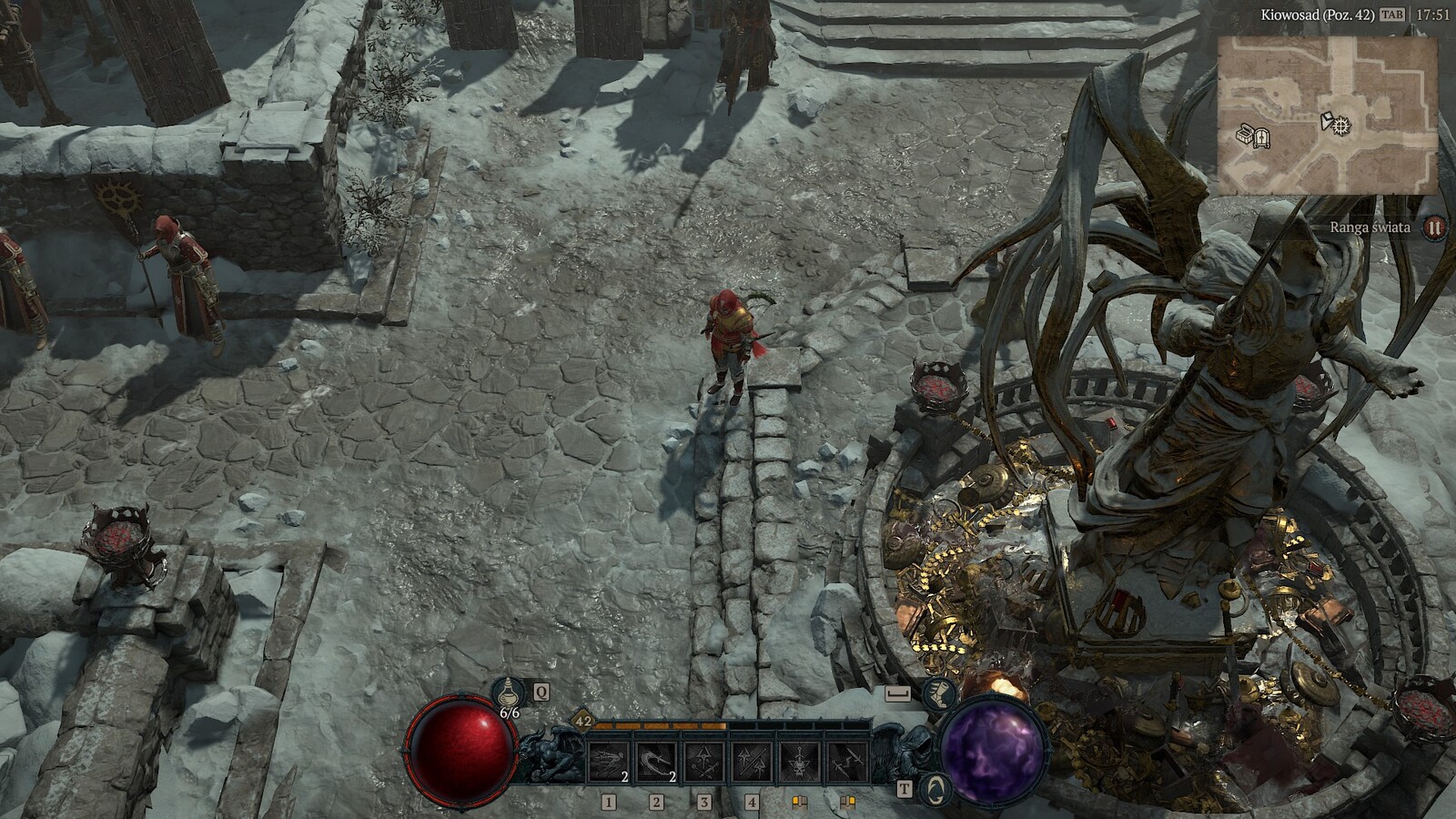
Task: Open the emote wheel icon beside the T key
Action: (935, 787)
